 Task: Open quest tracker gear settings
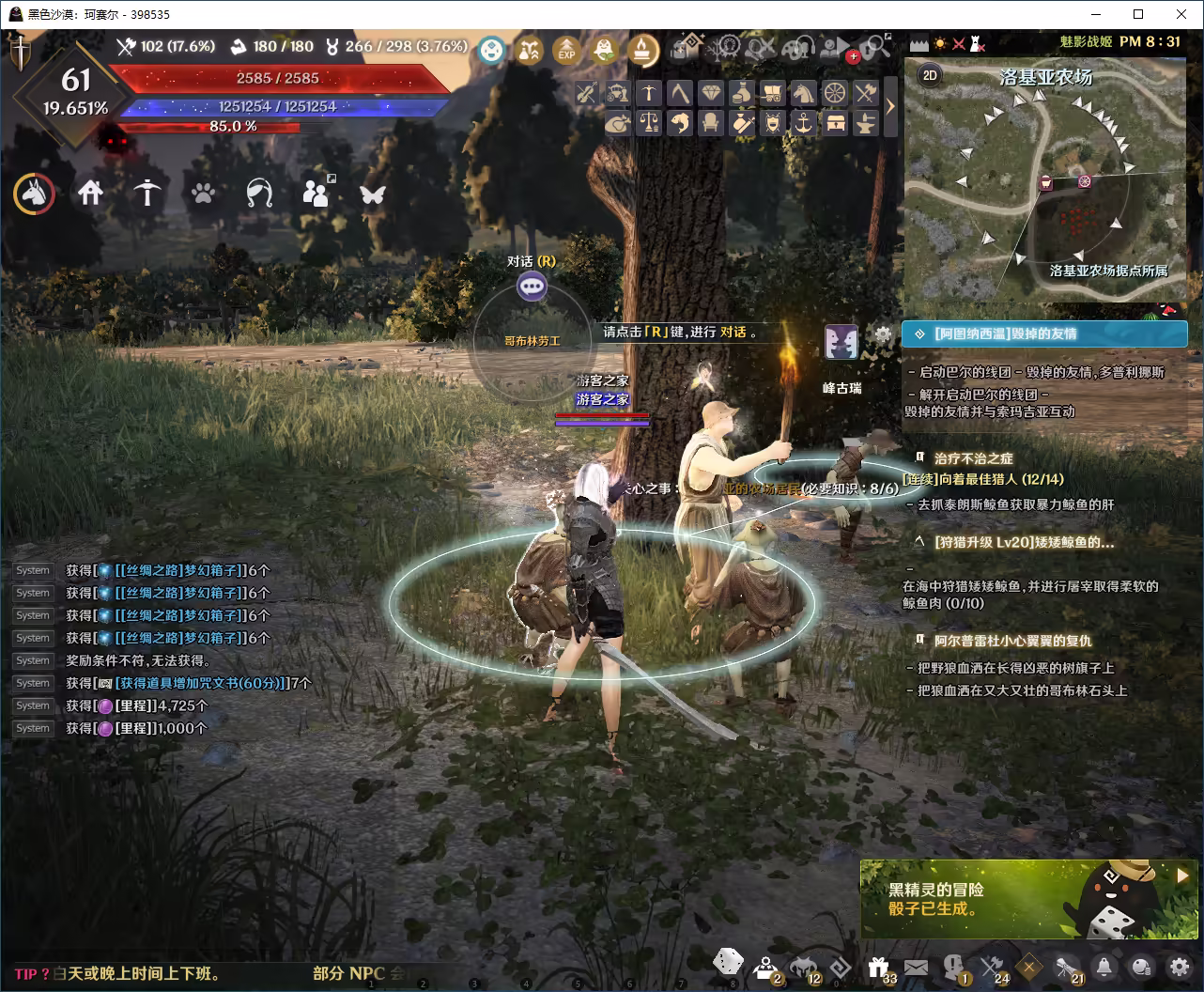[883, 333]
